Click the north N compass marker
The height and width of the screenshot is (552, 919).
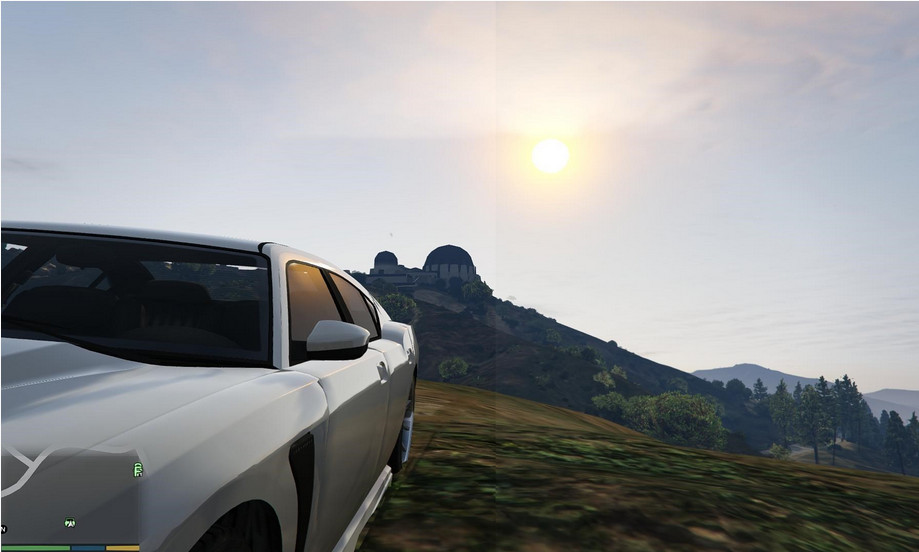[x=4, y=528]
